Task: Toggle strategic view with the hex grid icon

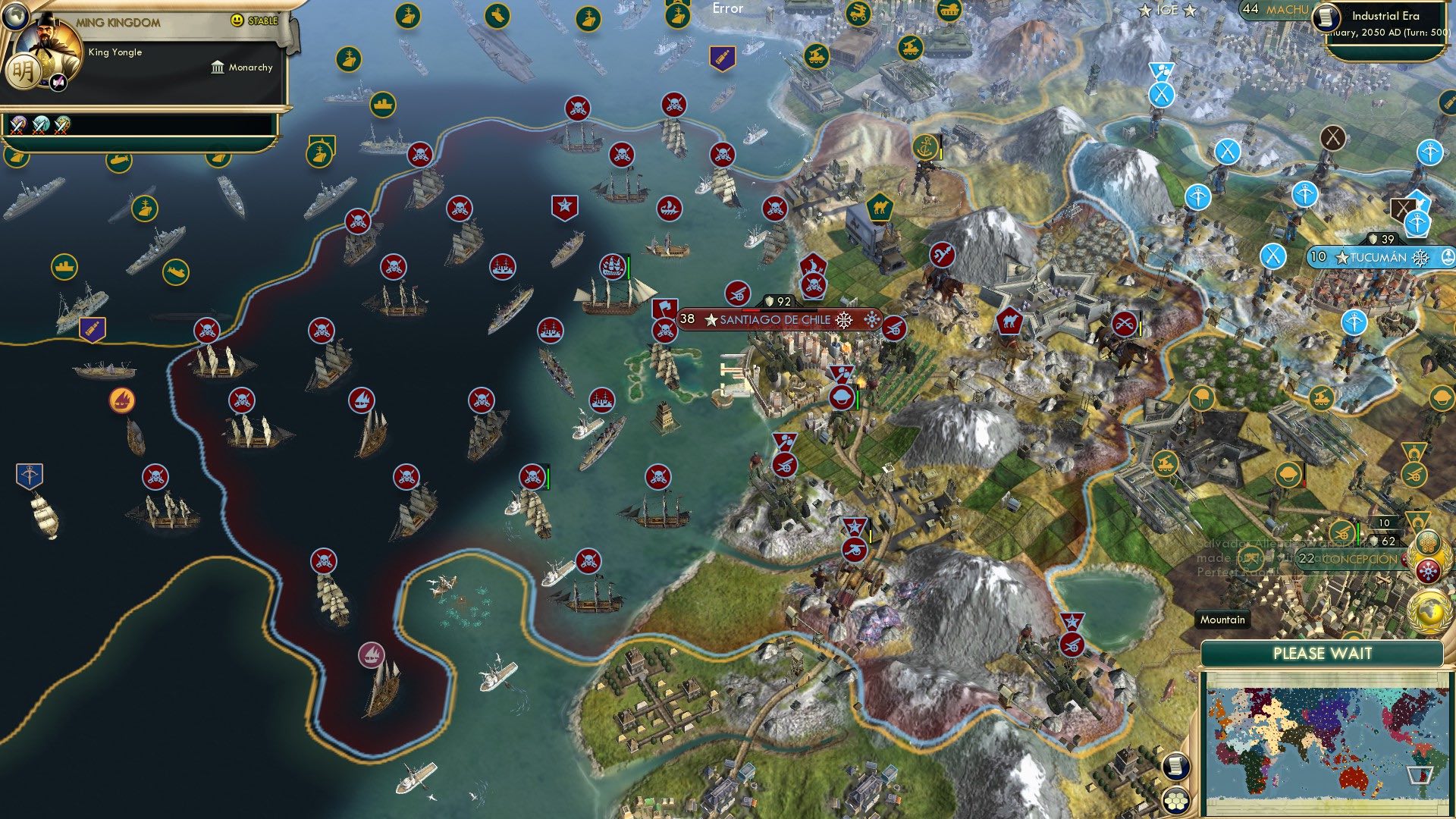Action: click(1175, 802)
